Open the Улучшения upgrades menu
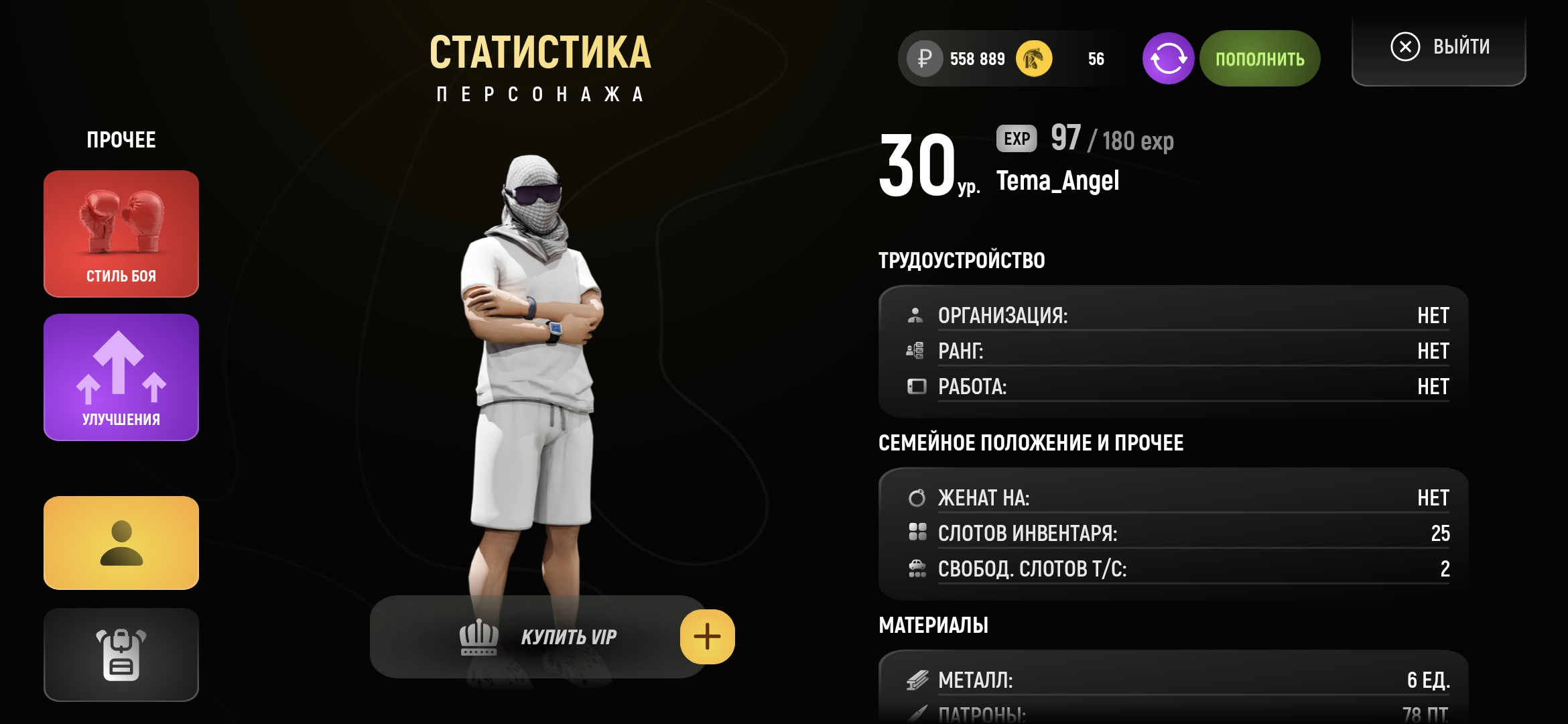This screenshot has width=1568, height=724. click(121, 377)
